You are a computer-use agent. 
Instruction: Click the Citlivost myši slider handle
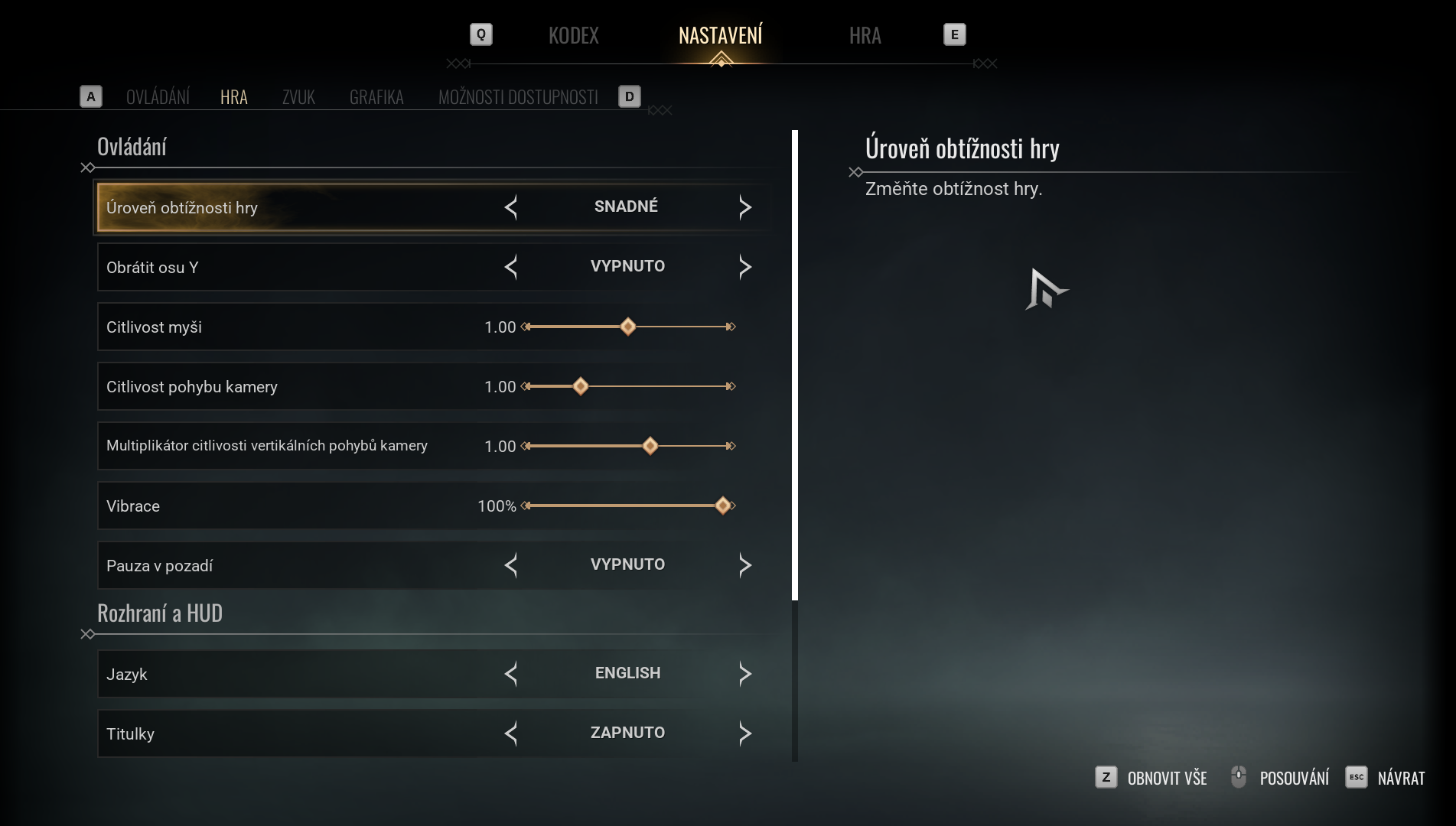point(628,327)
